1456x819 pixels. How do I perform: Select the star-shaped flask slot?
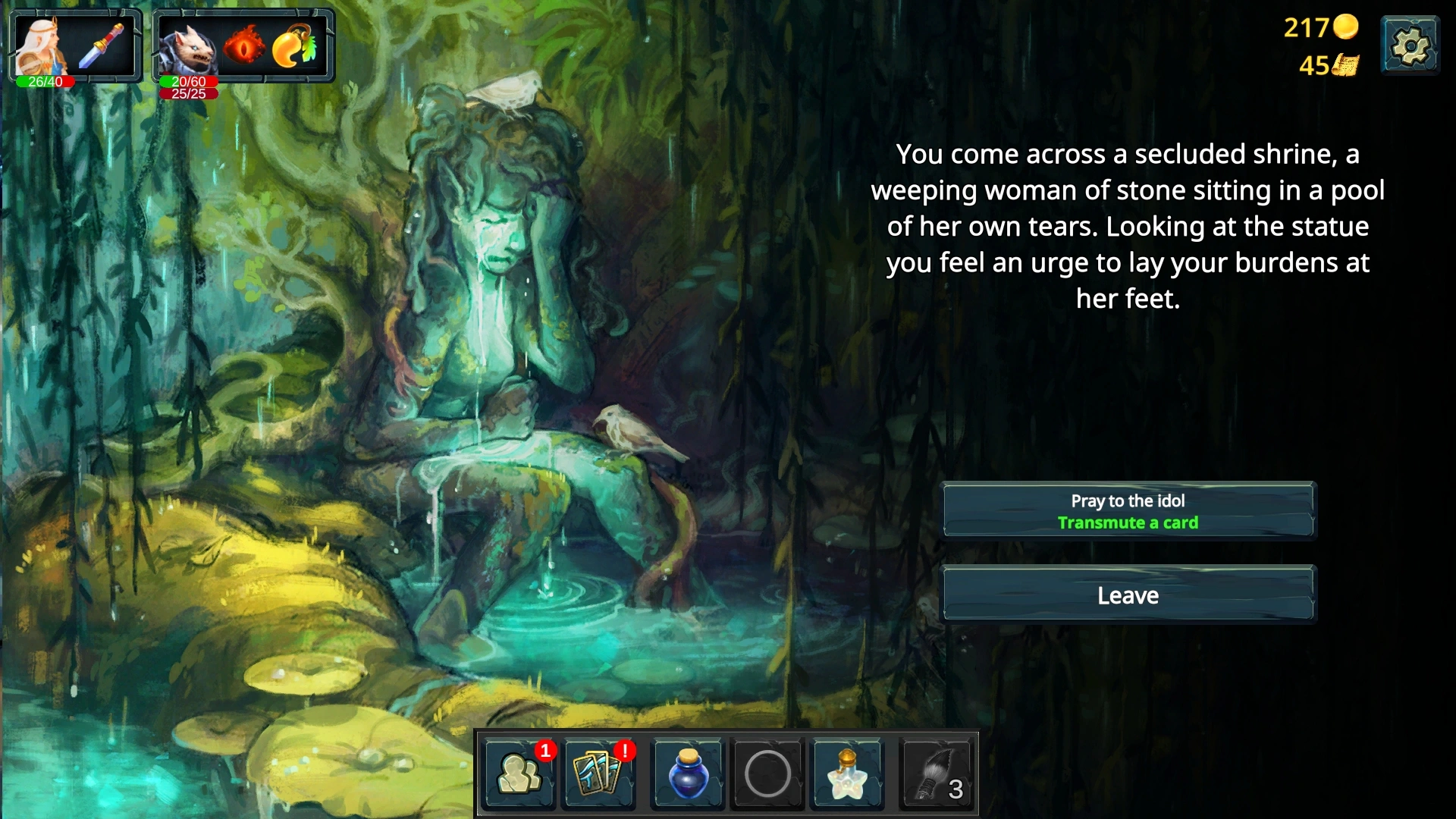[x=846, y=774]
